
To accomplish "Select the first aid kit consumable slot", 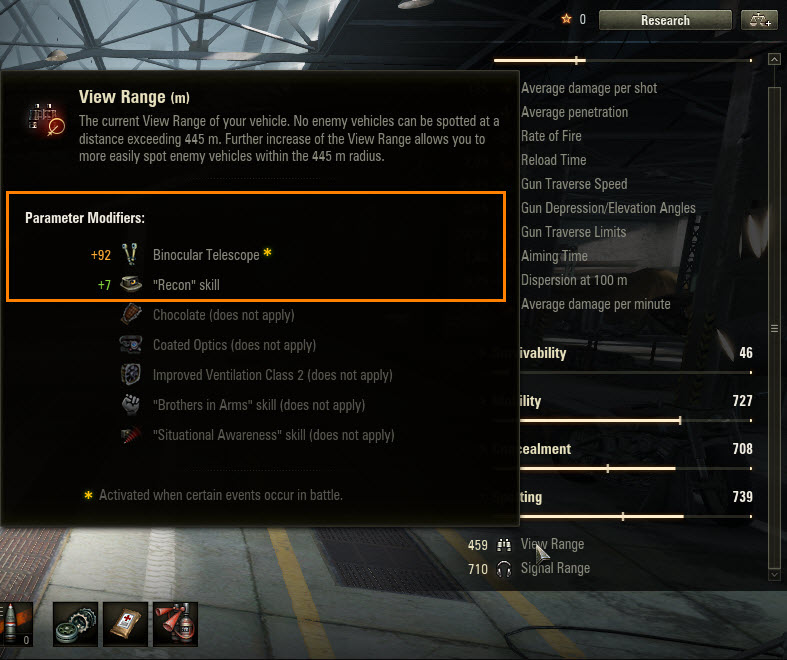I will click(x=125, y=623).
